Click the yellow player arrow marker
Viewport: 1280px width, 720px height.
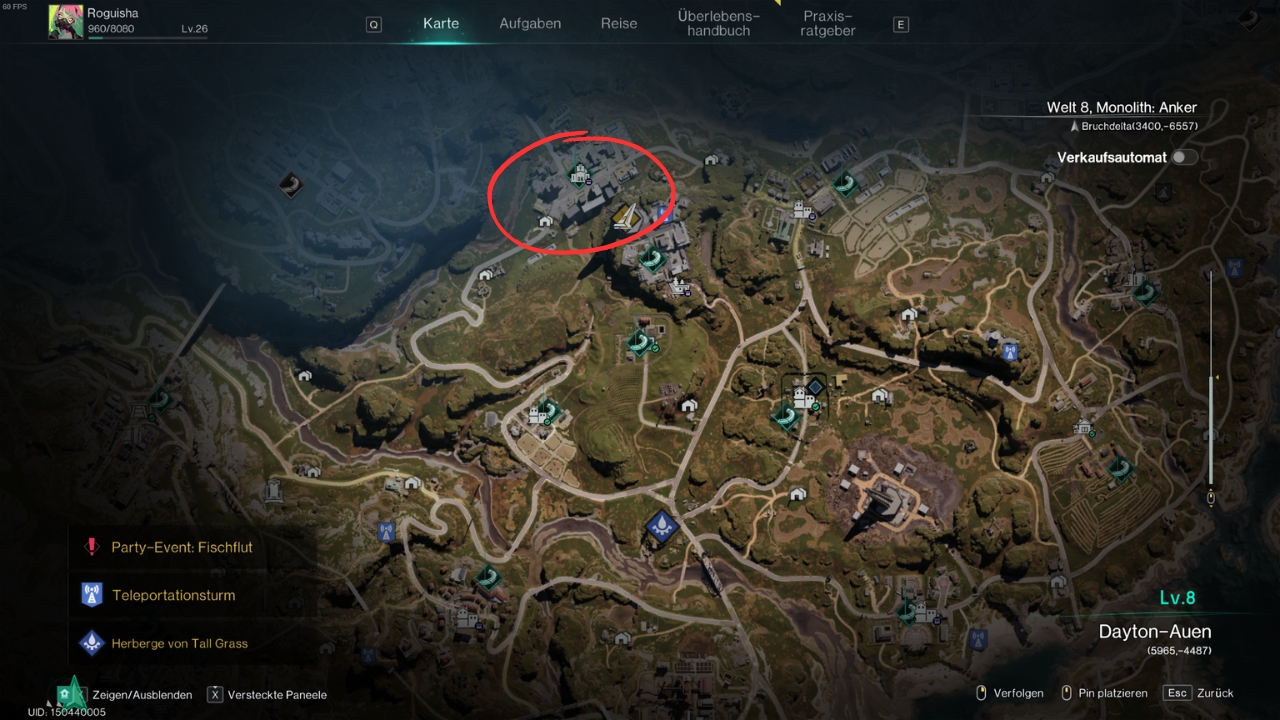click(x=627, y=216)
